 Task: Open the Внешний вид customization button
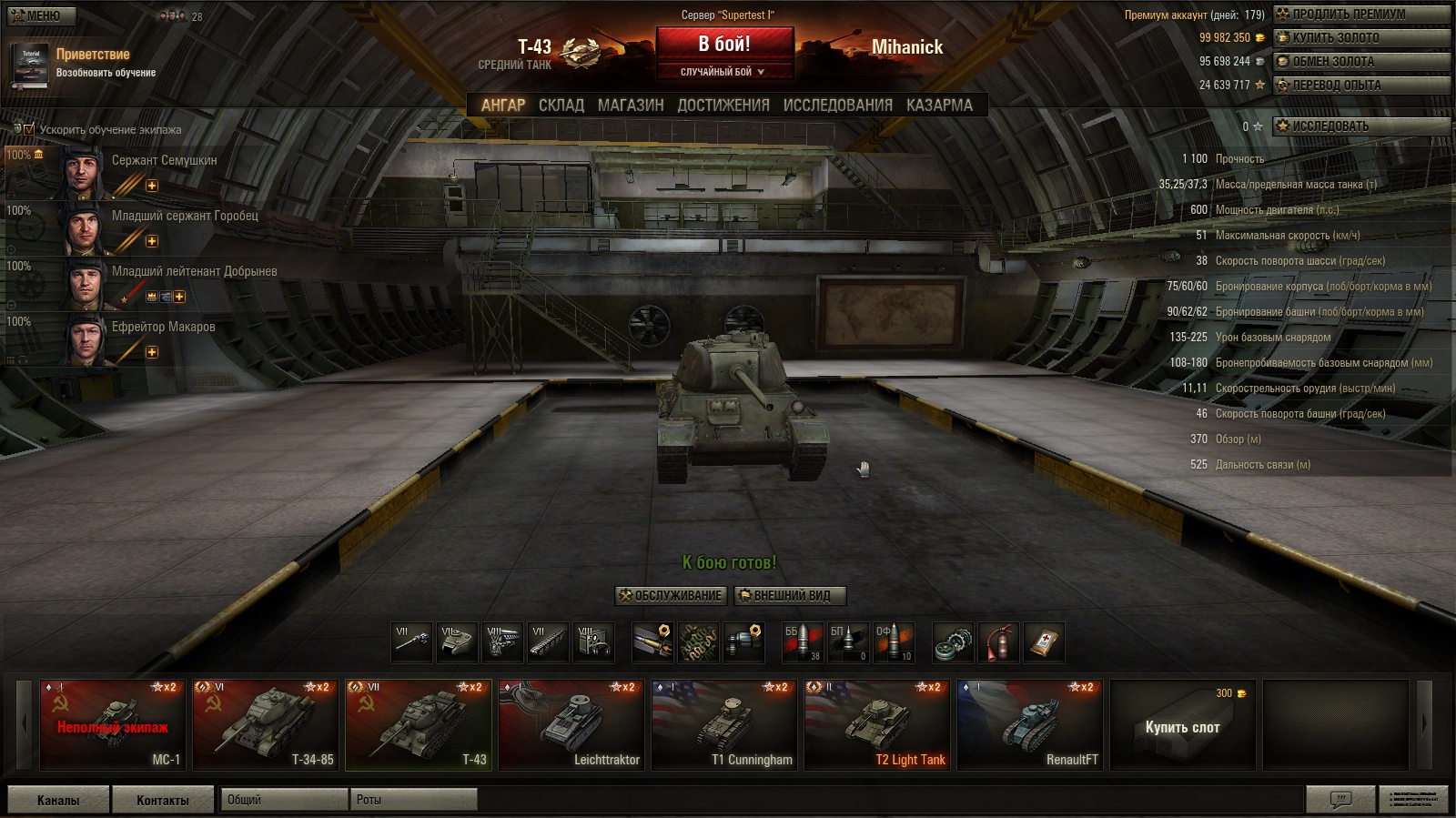[x=790, y=596]
